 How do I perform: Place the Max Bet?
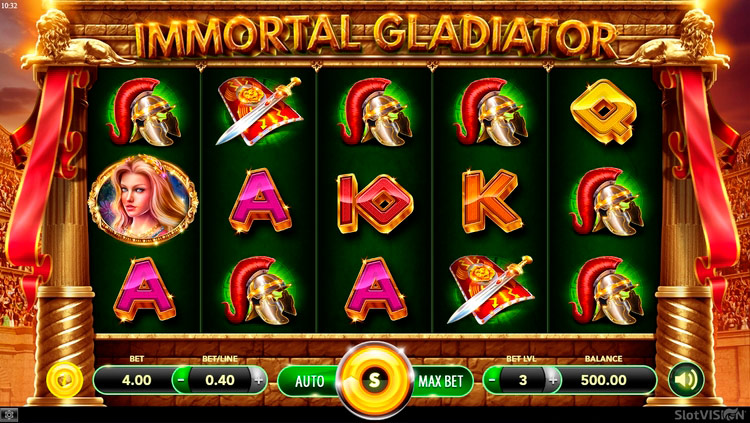coord(439,380)
